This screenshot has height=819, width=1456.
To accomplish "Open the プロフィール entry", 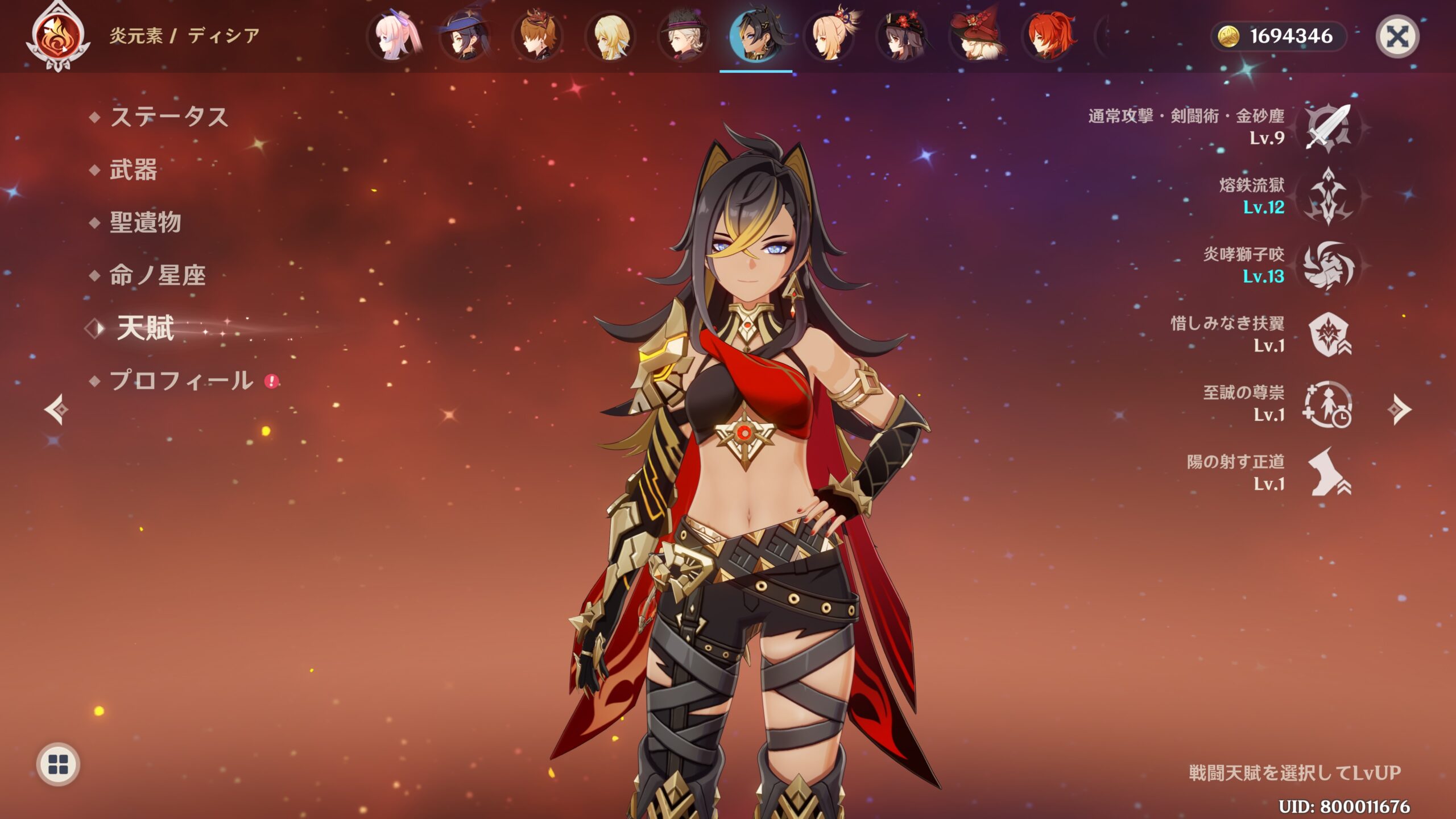I will (181, 380).
